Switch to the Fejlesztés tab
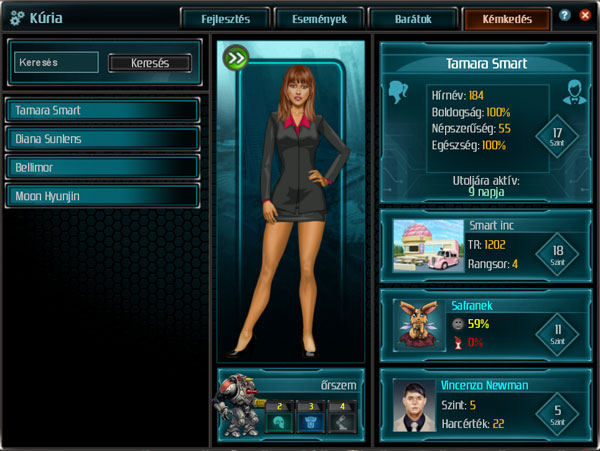Image resolution: width=600 pixels, height=451 pixels. pyautogui.click(x=226, y=19)
